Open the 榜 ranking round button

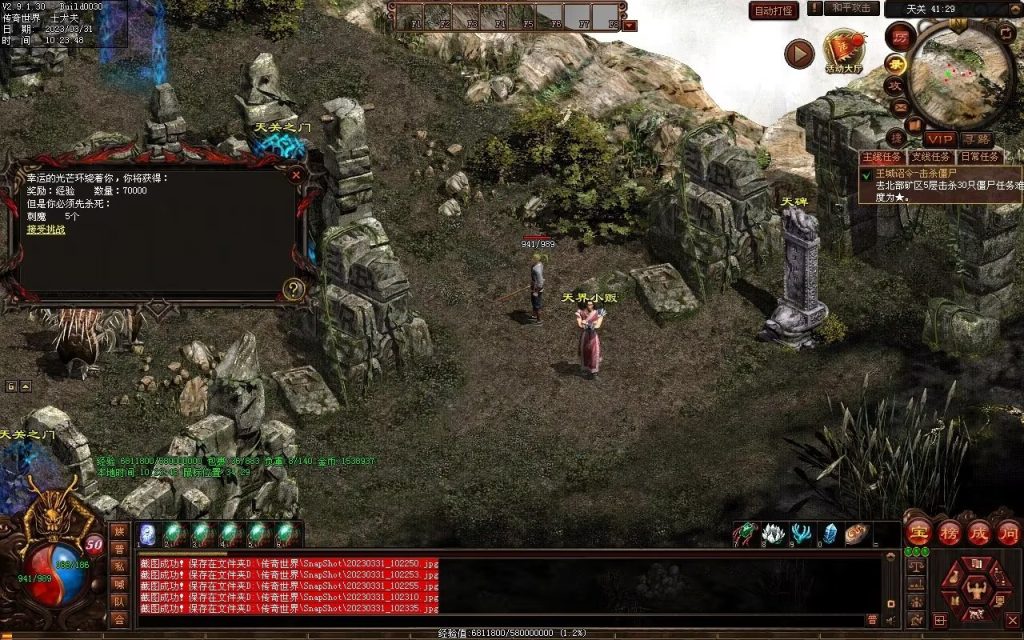pyautogui.click(x=948, y=531)
